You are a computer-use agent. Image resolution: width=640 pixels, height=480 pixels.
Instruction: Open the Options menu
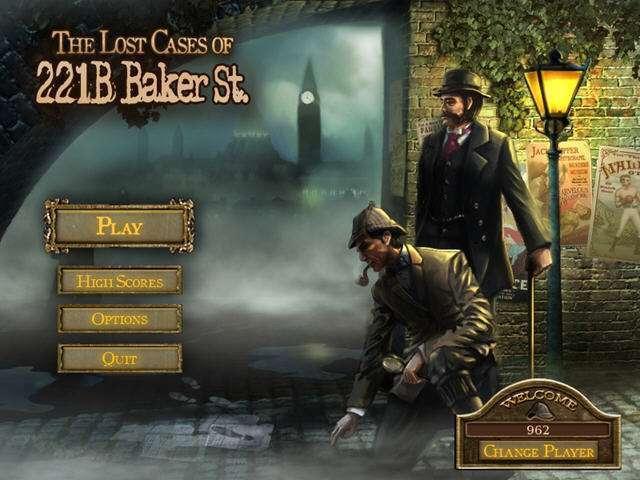(120, 320)
